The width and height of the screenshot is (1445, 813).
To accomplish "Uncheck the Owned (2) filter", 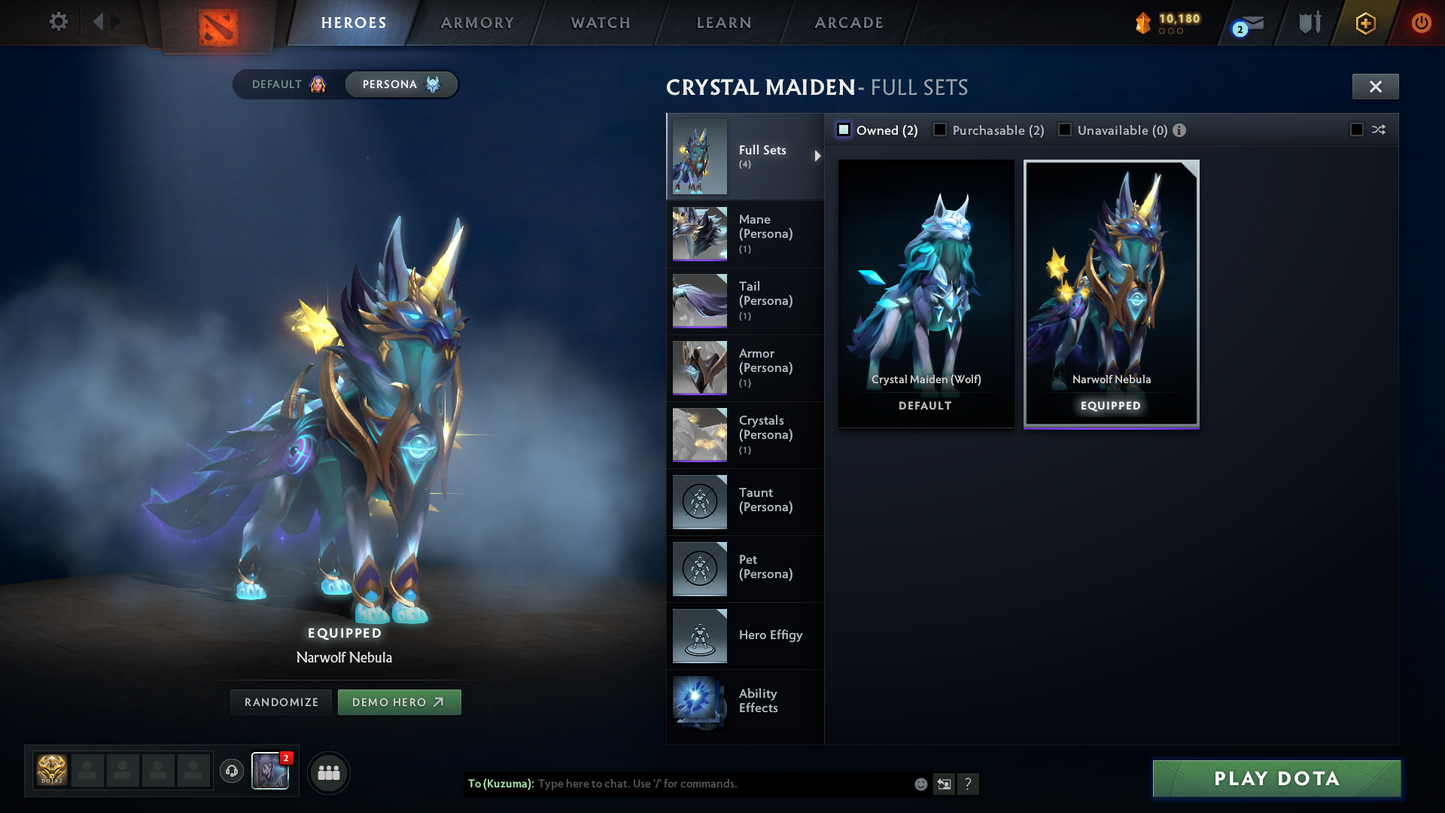I will pos(843,129).
